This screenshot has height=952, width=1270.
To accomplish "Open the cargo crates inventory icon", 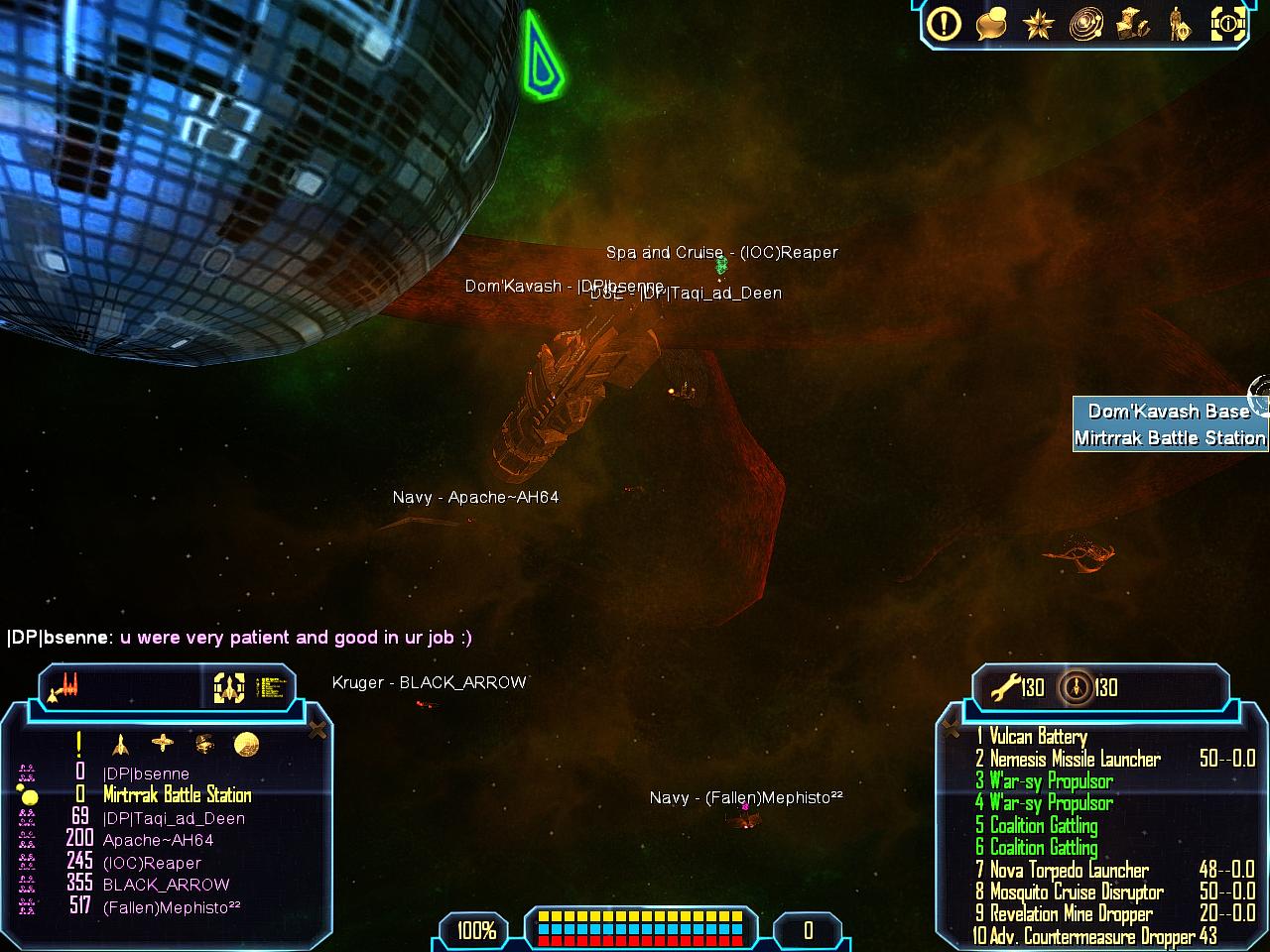I will pyautogui.click(x=1132, y=24).
